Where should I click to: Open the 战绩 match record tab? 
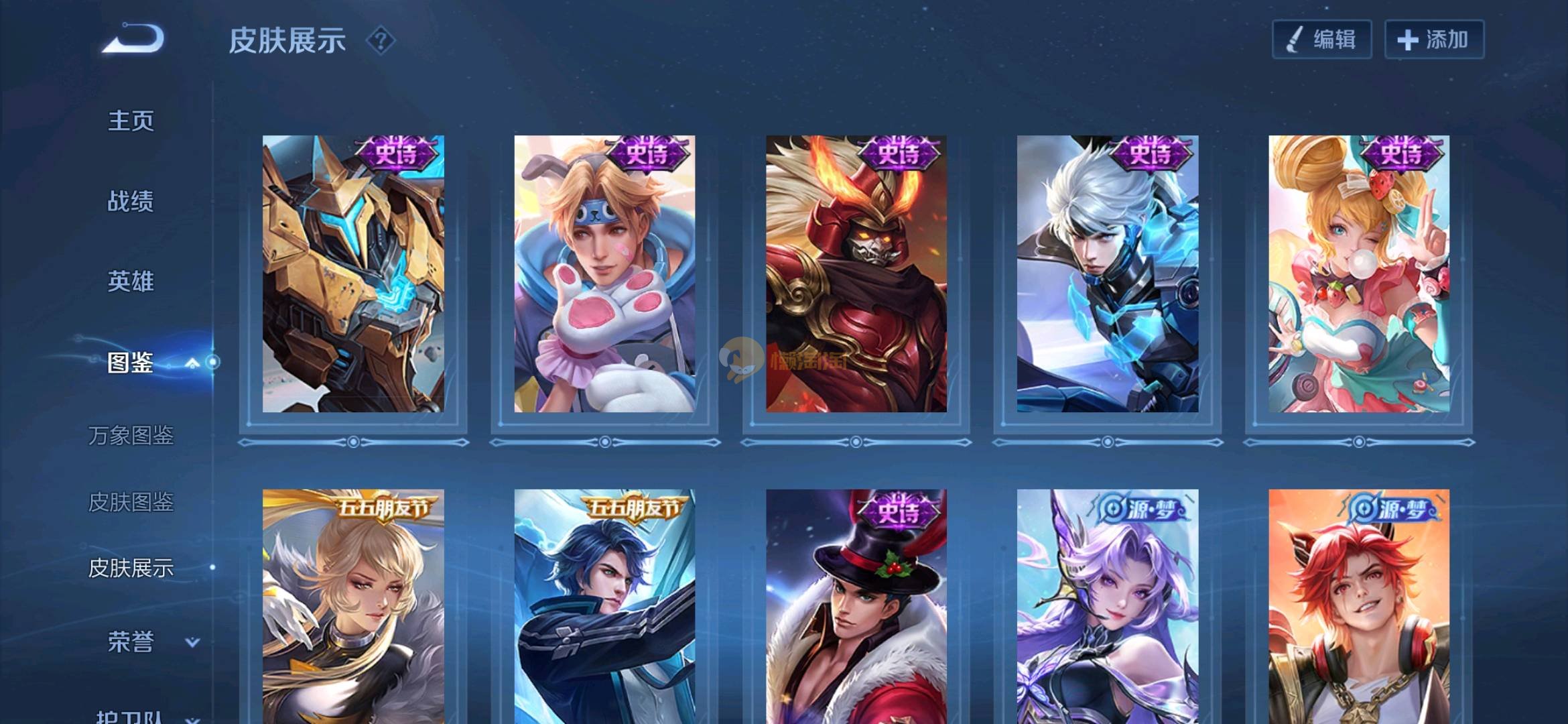point(131,201)
